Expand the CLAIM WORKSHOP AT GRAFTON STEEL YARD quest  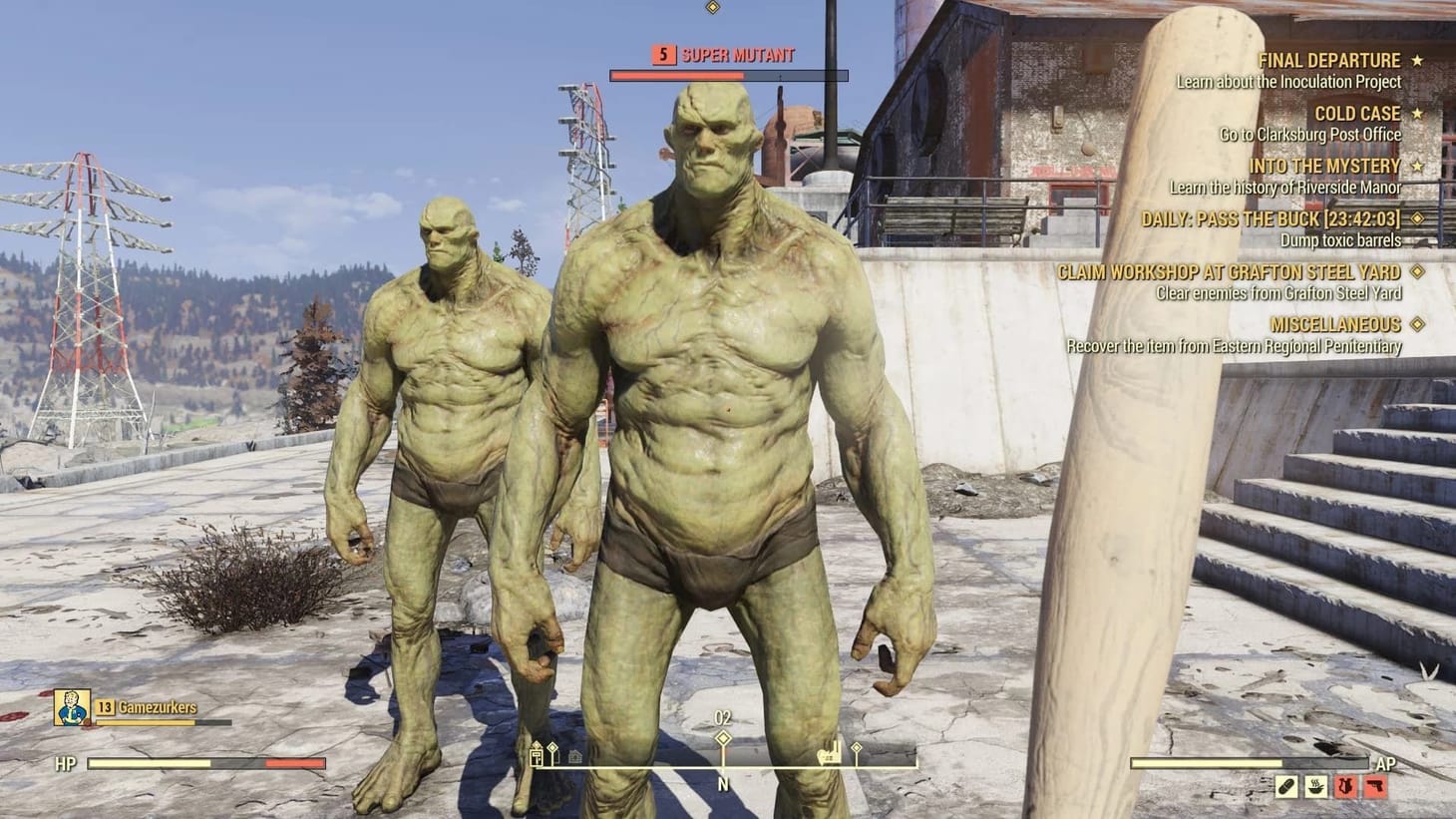(x=1418, y=271)
